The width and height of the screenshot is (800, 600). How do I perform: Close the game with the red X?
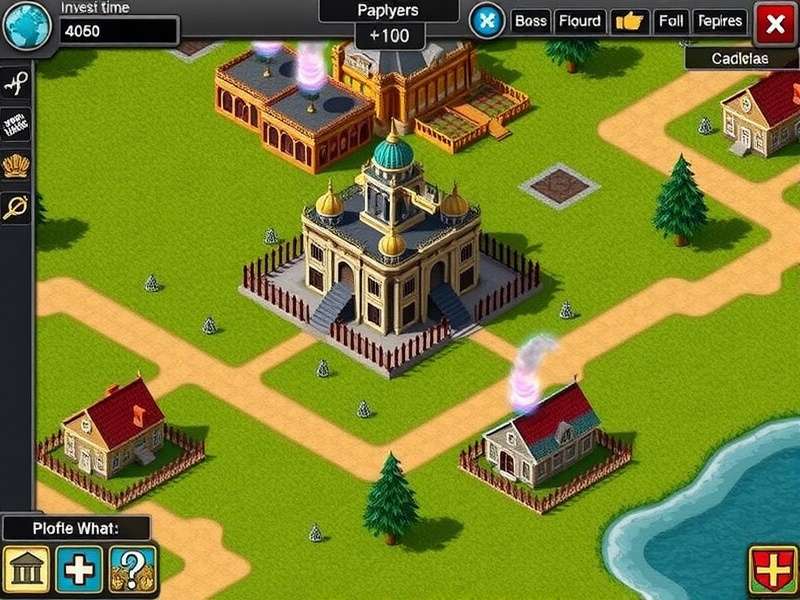coord(775,23)
